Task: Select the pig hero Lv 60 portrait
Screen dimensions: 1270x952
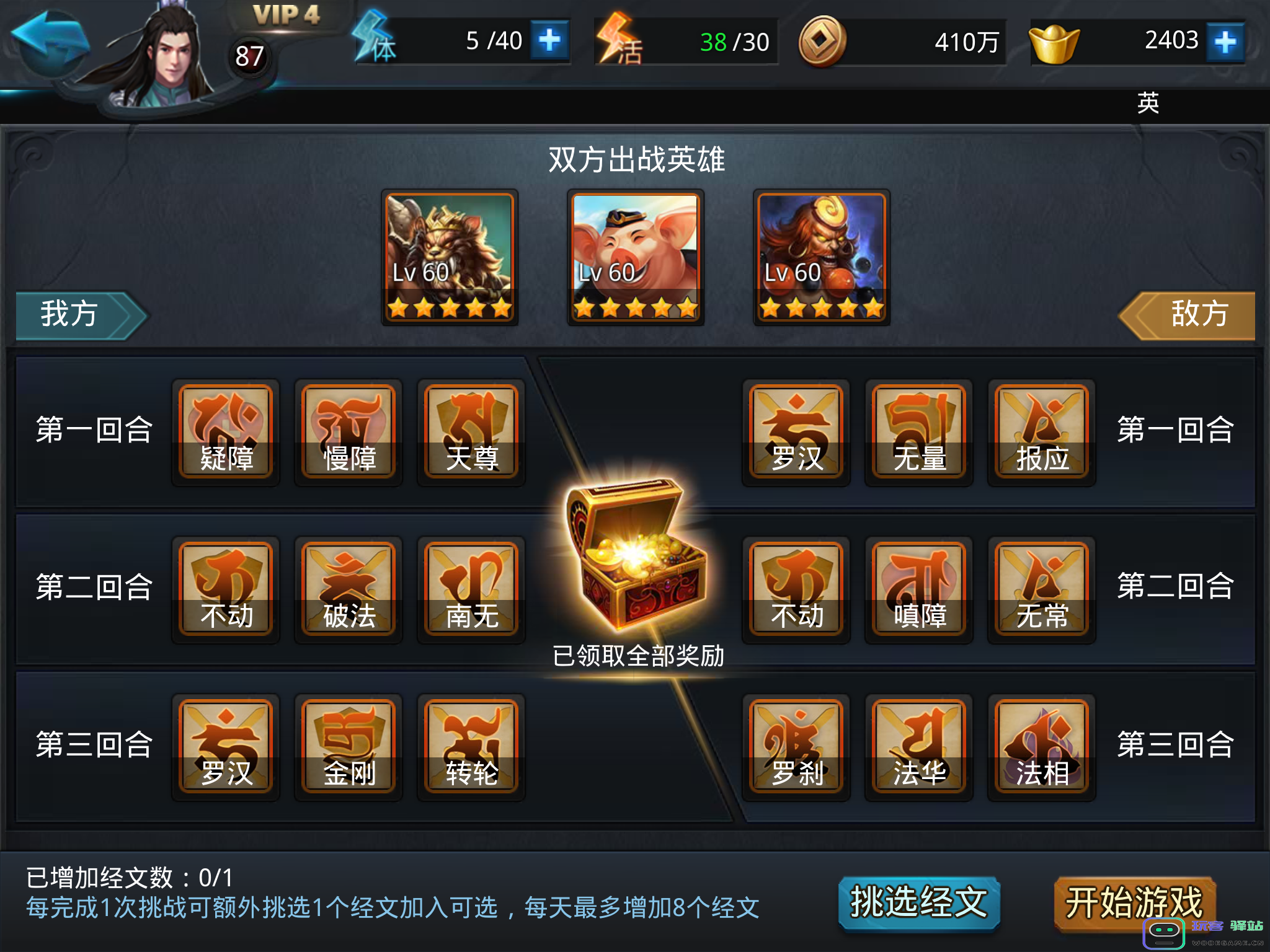Action: [x=634, y=257]
